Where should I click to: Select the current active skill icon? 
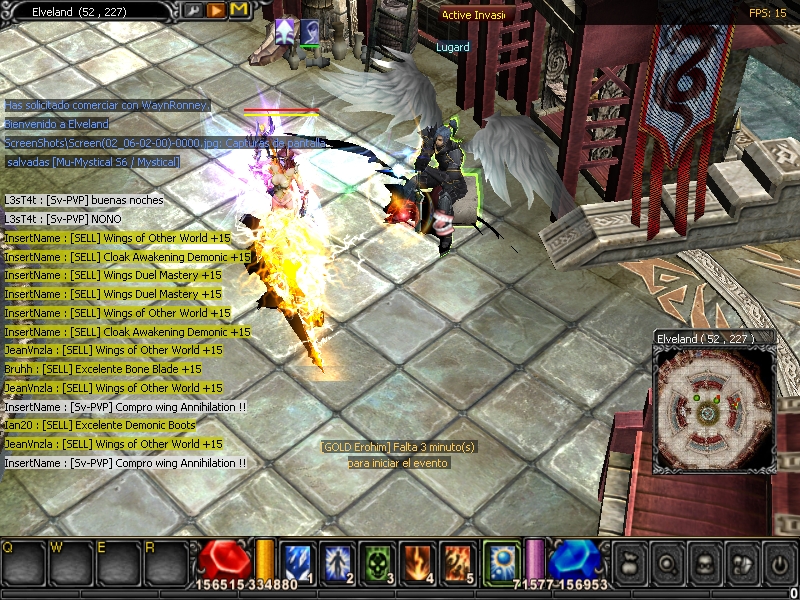(x=501, y=561)
